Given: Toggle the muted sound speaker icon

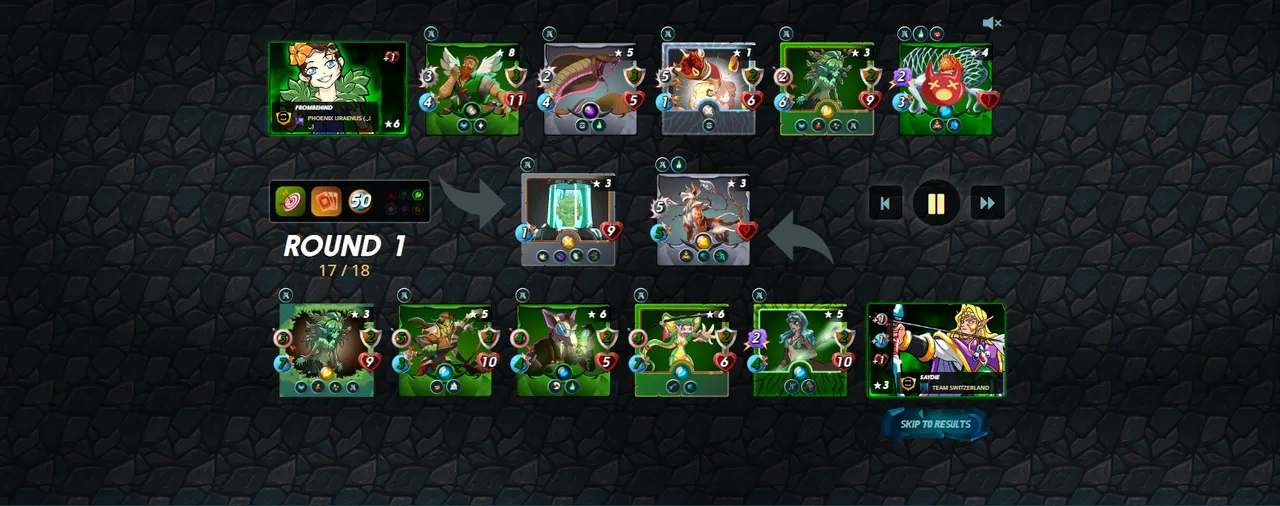Looking at the screenshot, I should pos(991,23).
